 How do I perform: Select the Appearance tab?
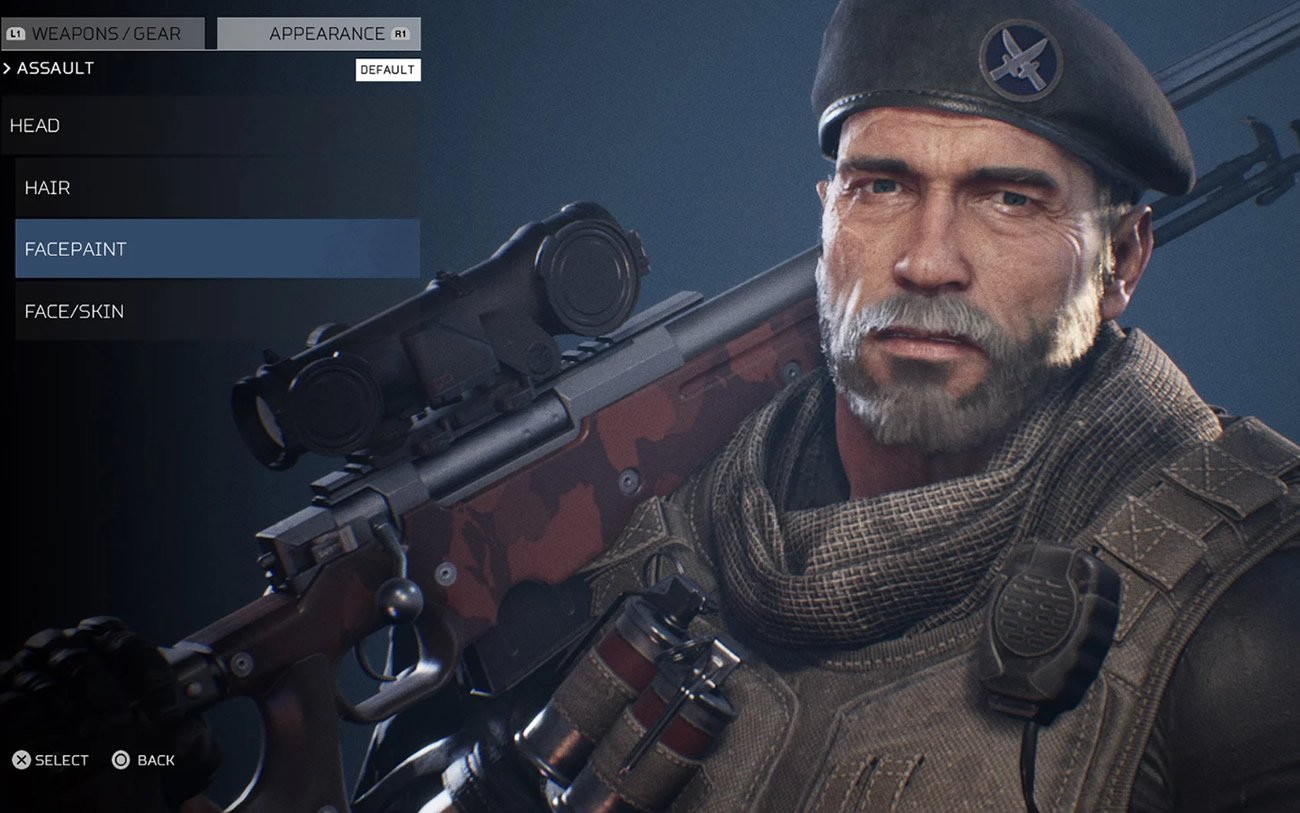319,34
